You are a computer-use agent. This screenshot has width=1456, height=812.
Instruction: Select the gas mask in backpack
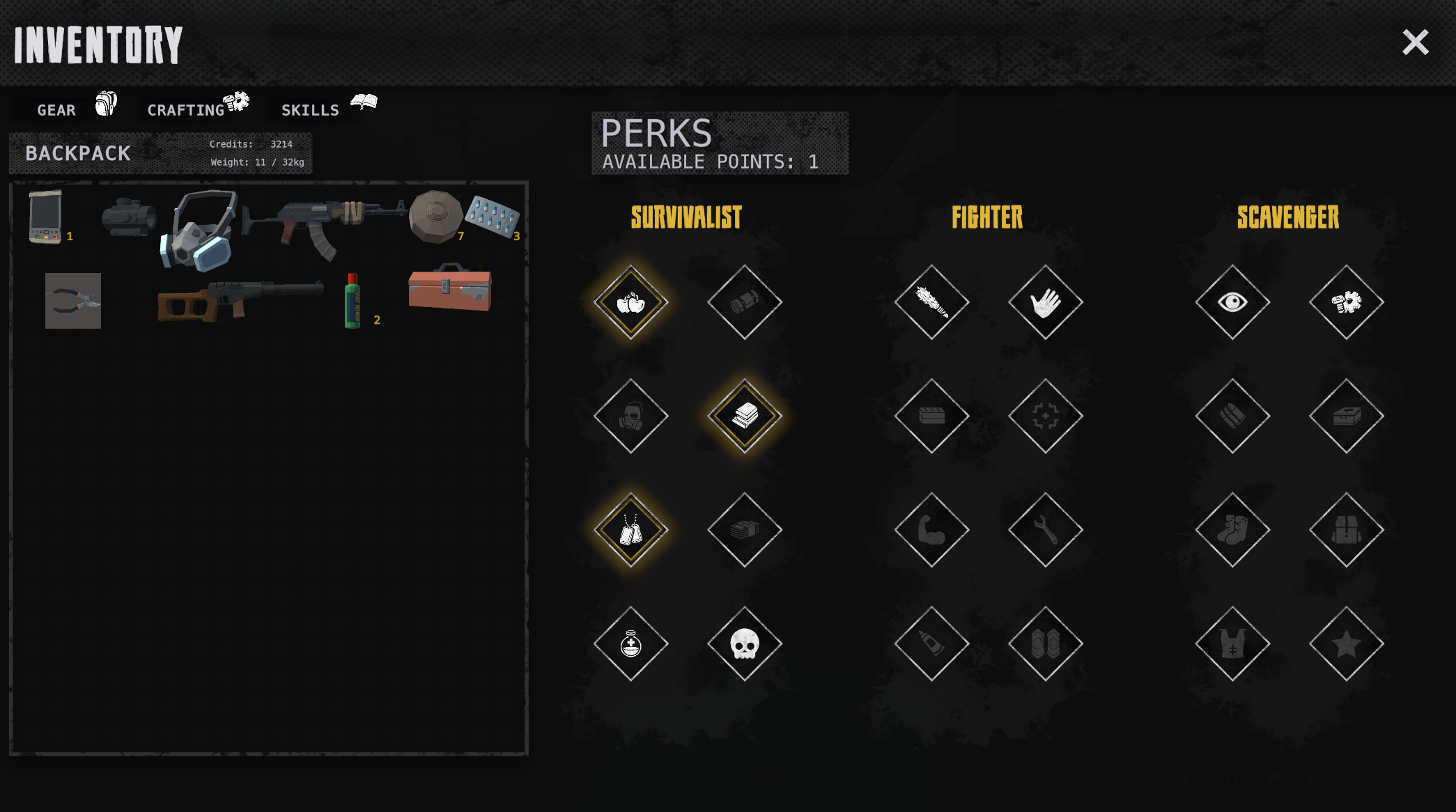[199, 231]
